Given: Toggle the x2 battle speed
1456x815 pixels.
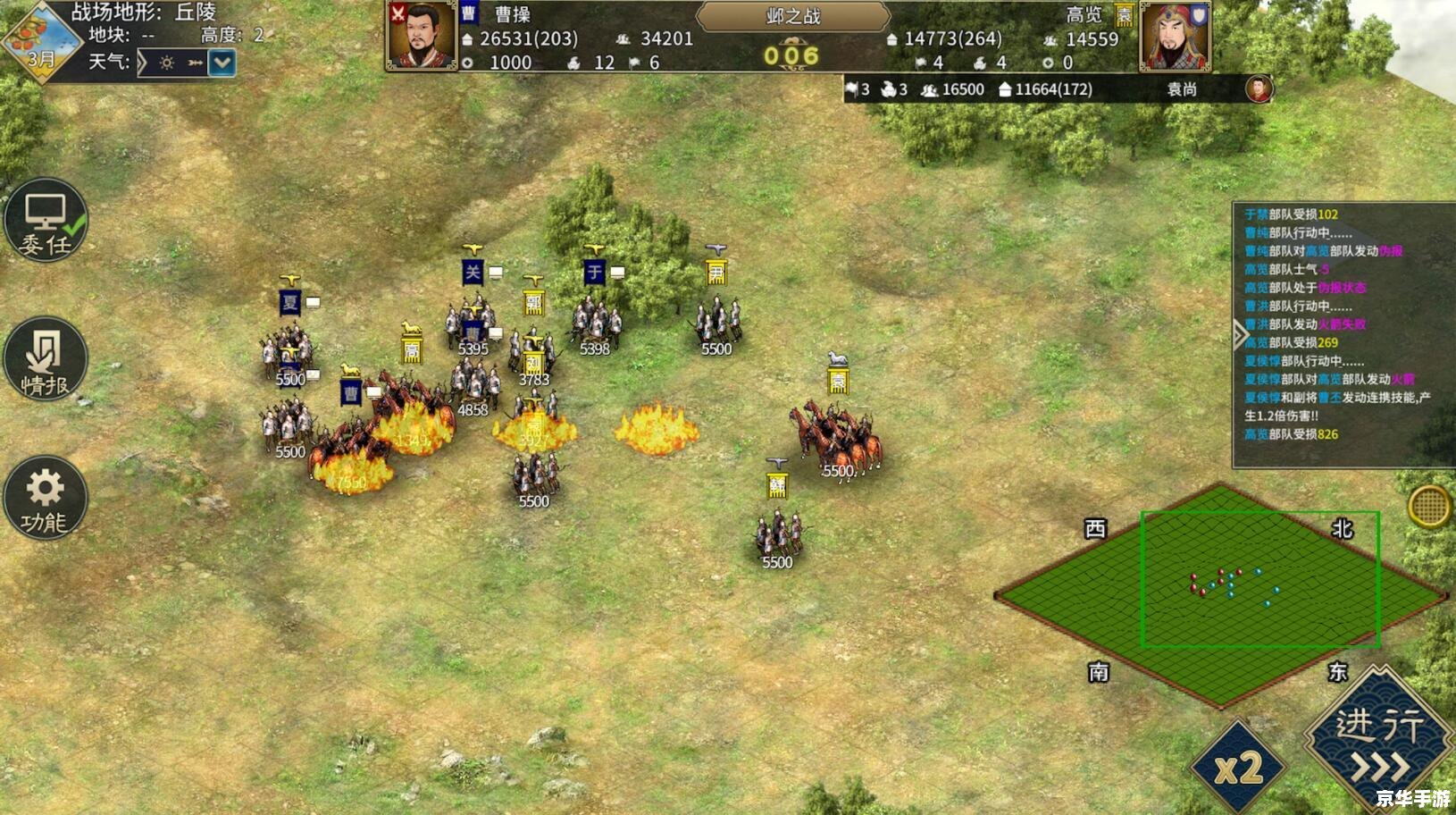Looking at the screenshot, I should (1238, 768).
